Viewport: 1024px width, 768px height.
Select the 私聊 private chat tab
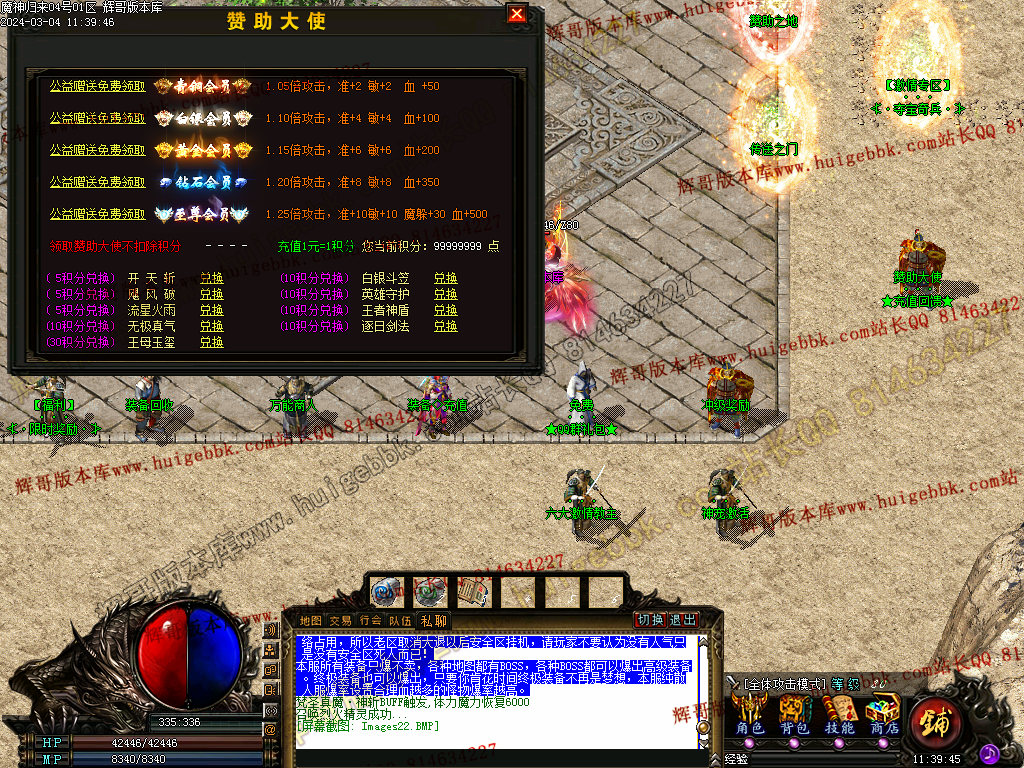[x=434, y=621]
